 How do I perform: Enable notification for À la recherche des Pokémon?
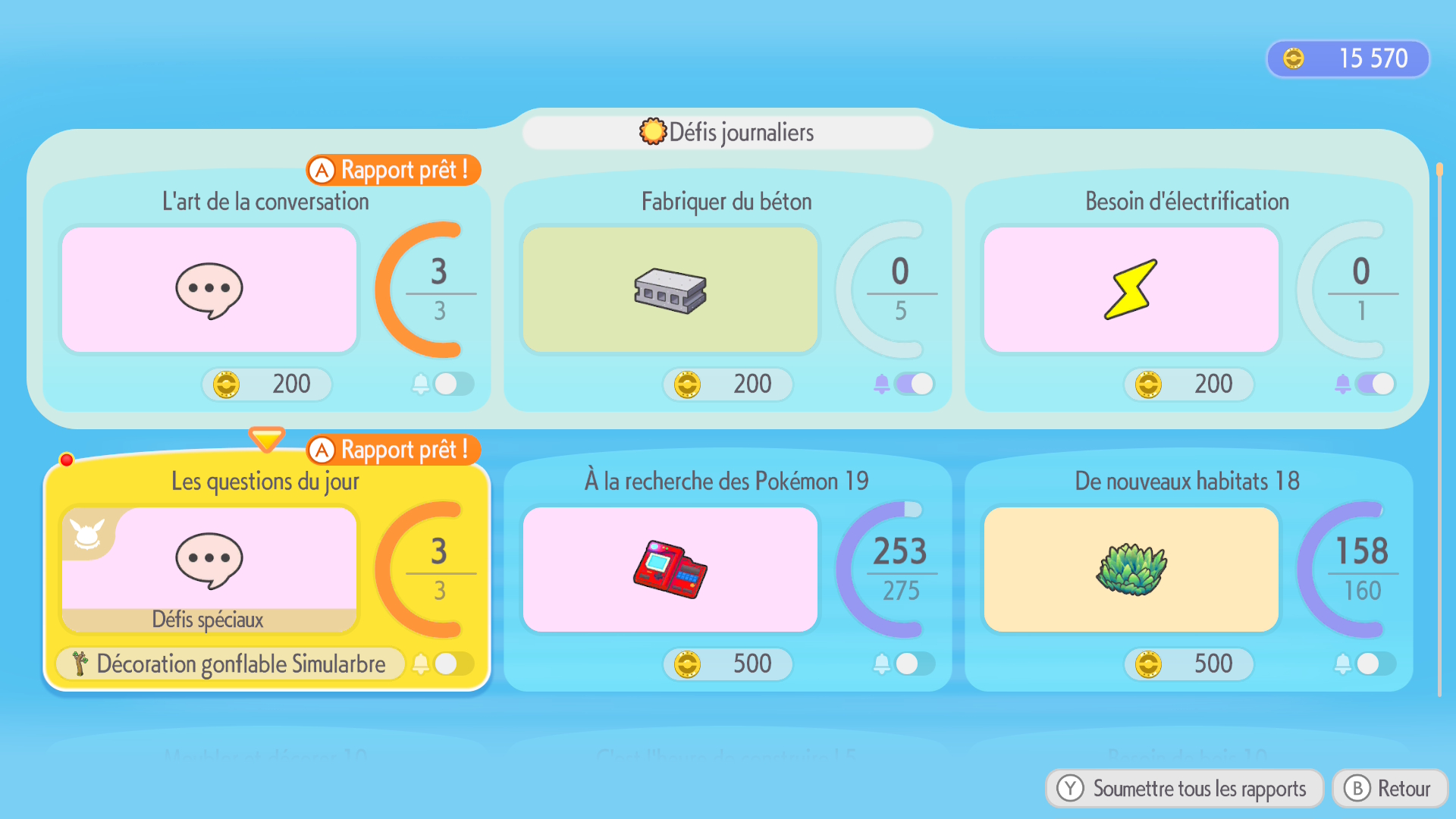914,664
